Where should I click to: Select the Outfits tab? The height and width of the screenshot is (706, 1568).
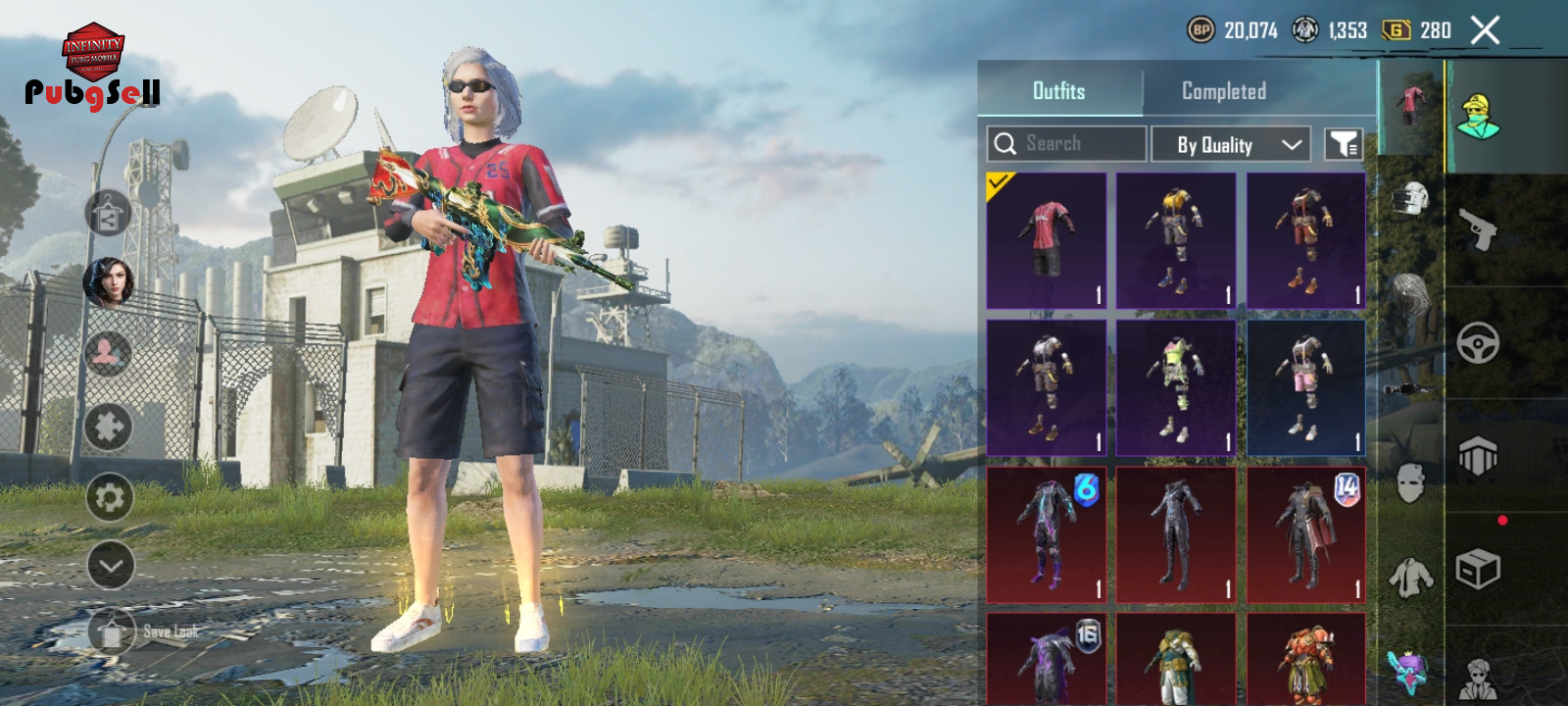[x=1058, y=91]
